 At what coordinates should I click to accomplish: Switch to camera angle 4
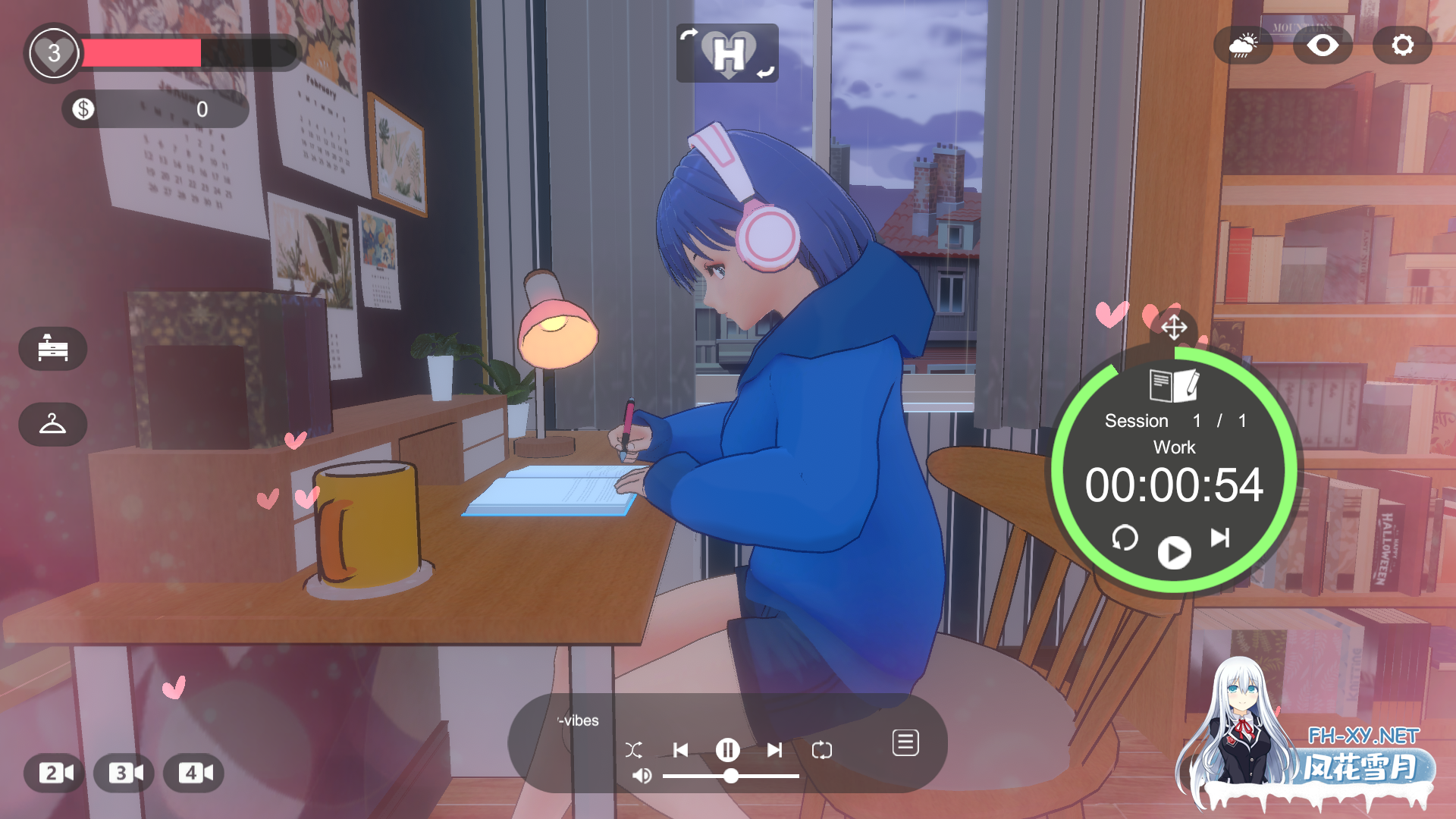[194, 773]
